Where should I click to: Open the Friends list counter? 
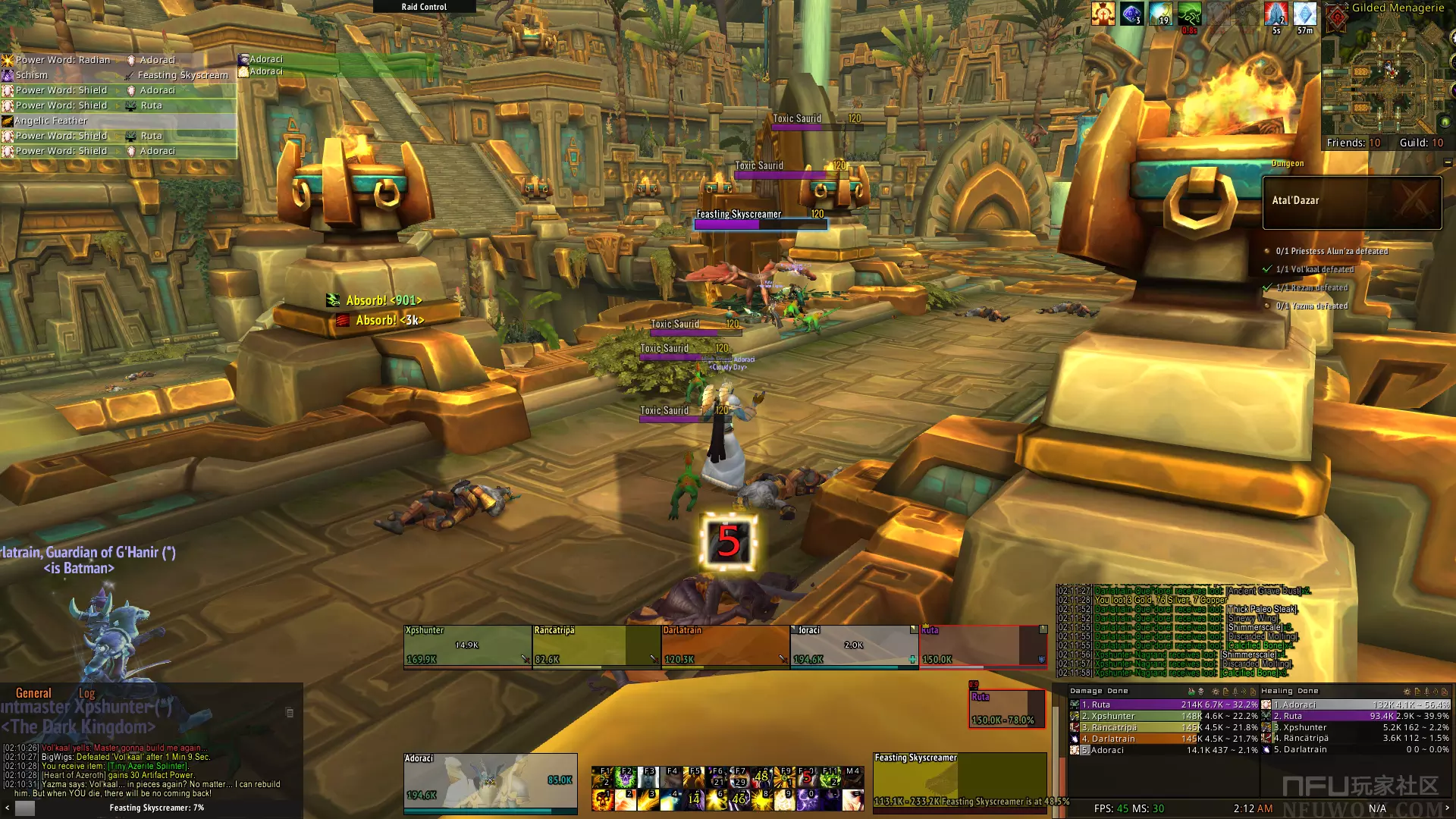[x=1353, y=143]
